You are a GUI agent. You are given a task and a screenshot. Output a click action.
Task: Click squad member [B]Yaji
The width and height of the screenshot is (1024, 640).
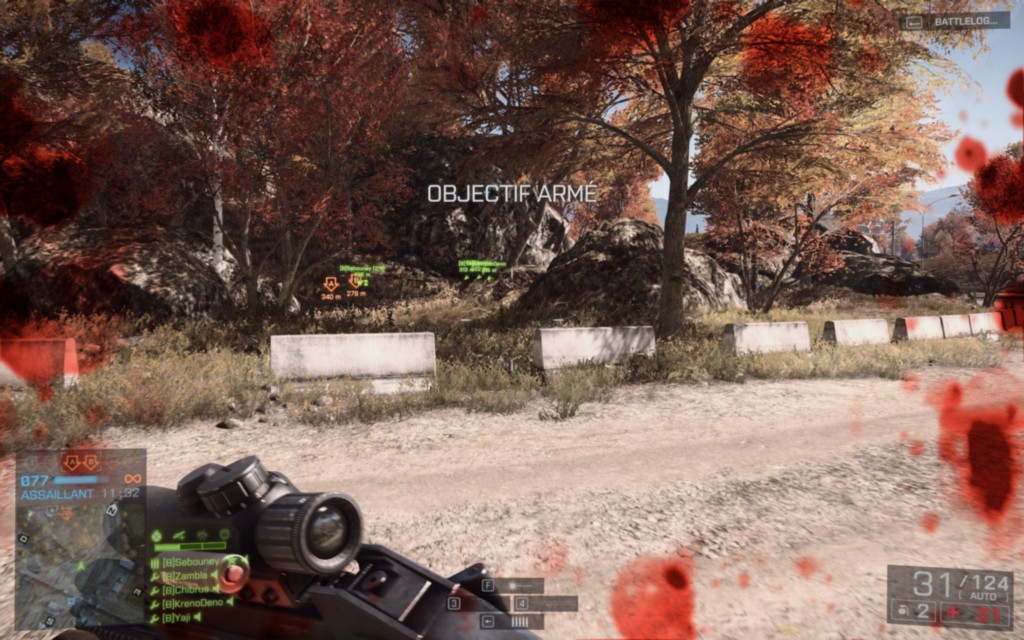180,617
